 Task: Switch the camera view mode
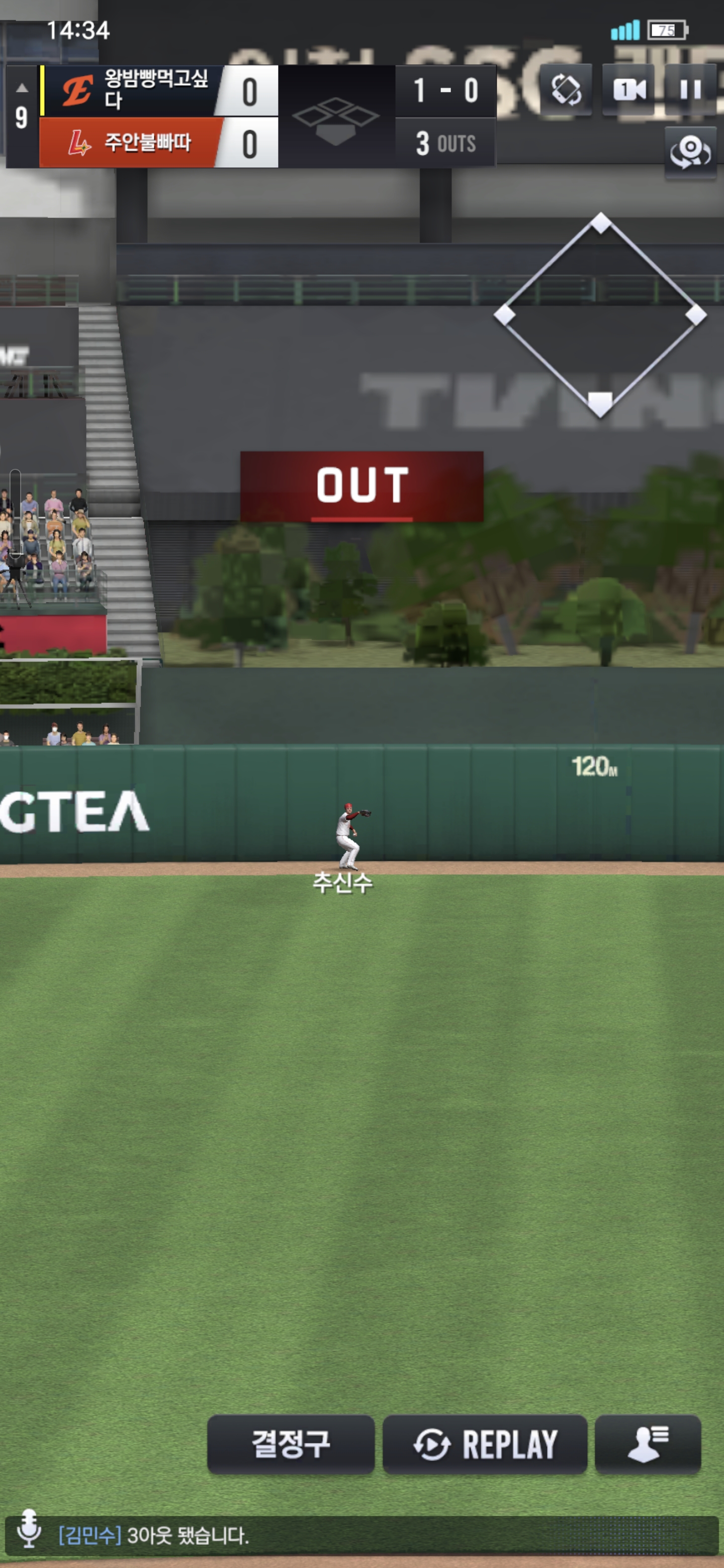tap(628, 89)
